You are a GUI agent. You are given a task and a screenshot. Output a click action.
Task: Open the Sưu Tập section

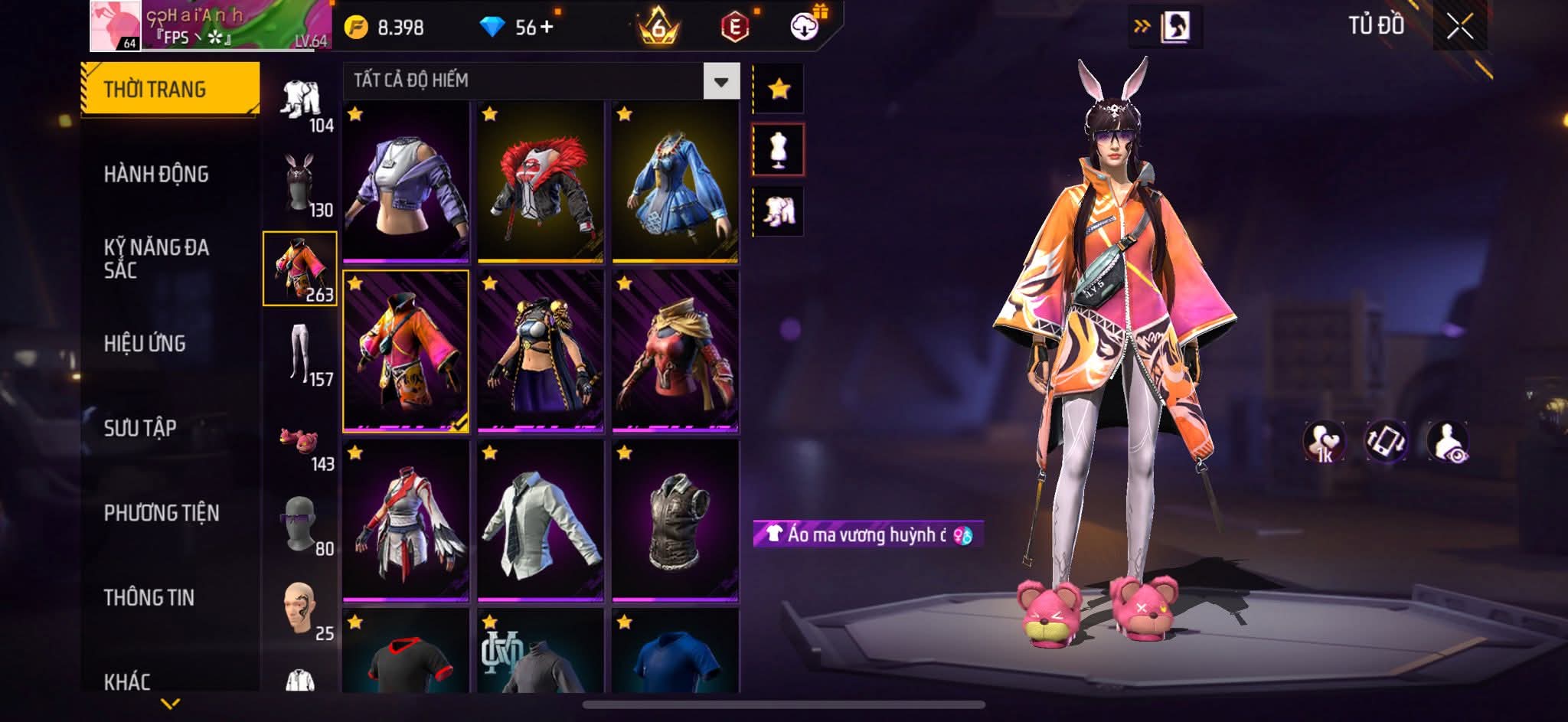click(140, 428)
